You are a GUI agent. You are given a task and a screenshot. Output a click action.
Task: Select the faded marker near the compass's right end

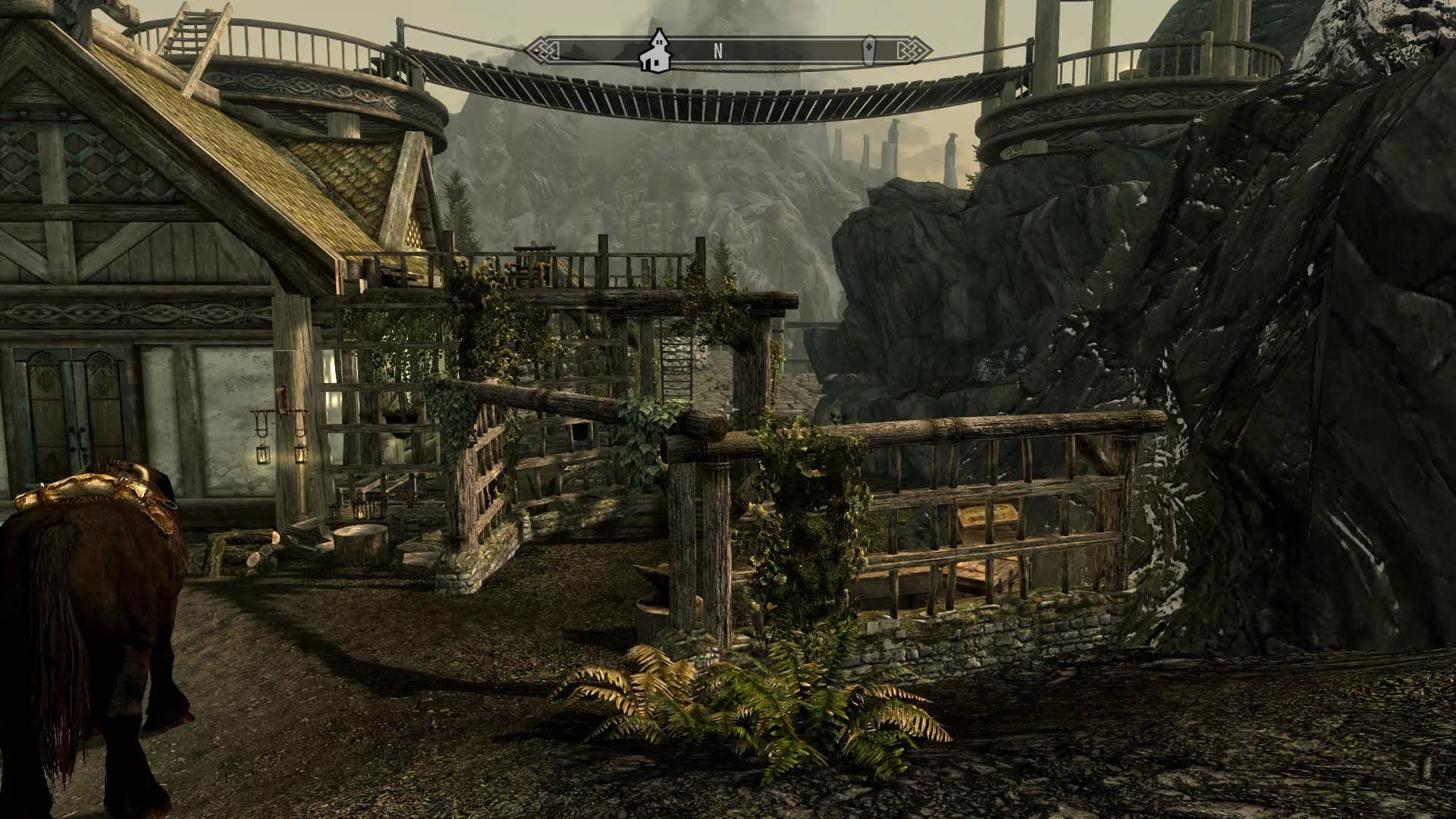(870, 51)
